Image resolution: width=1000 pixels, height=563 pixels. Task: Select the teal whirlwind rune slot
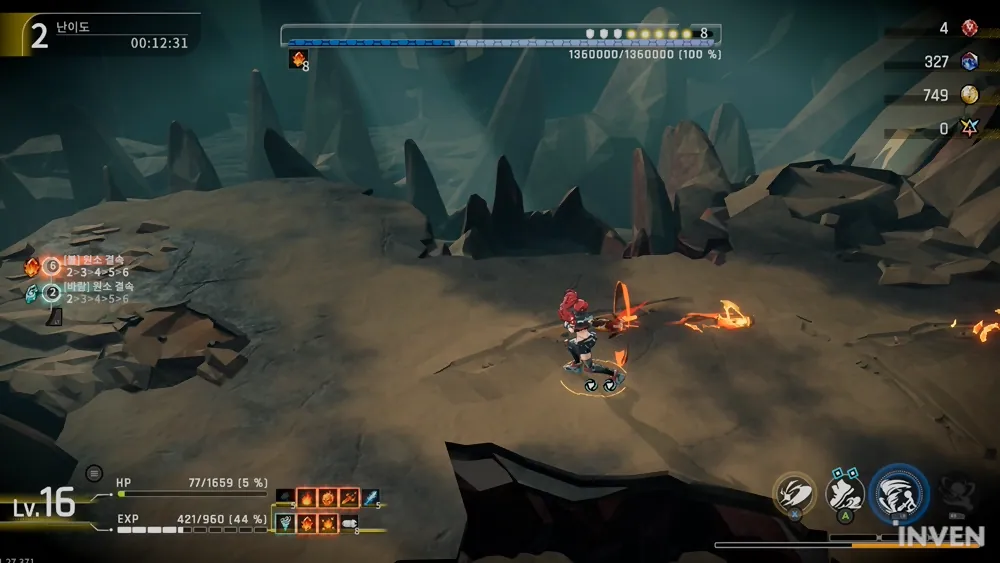pos(285,522)
